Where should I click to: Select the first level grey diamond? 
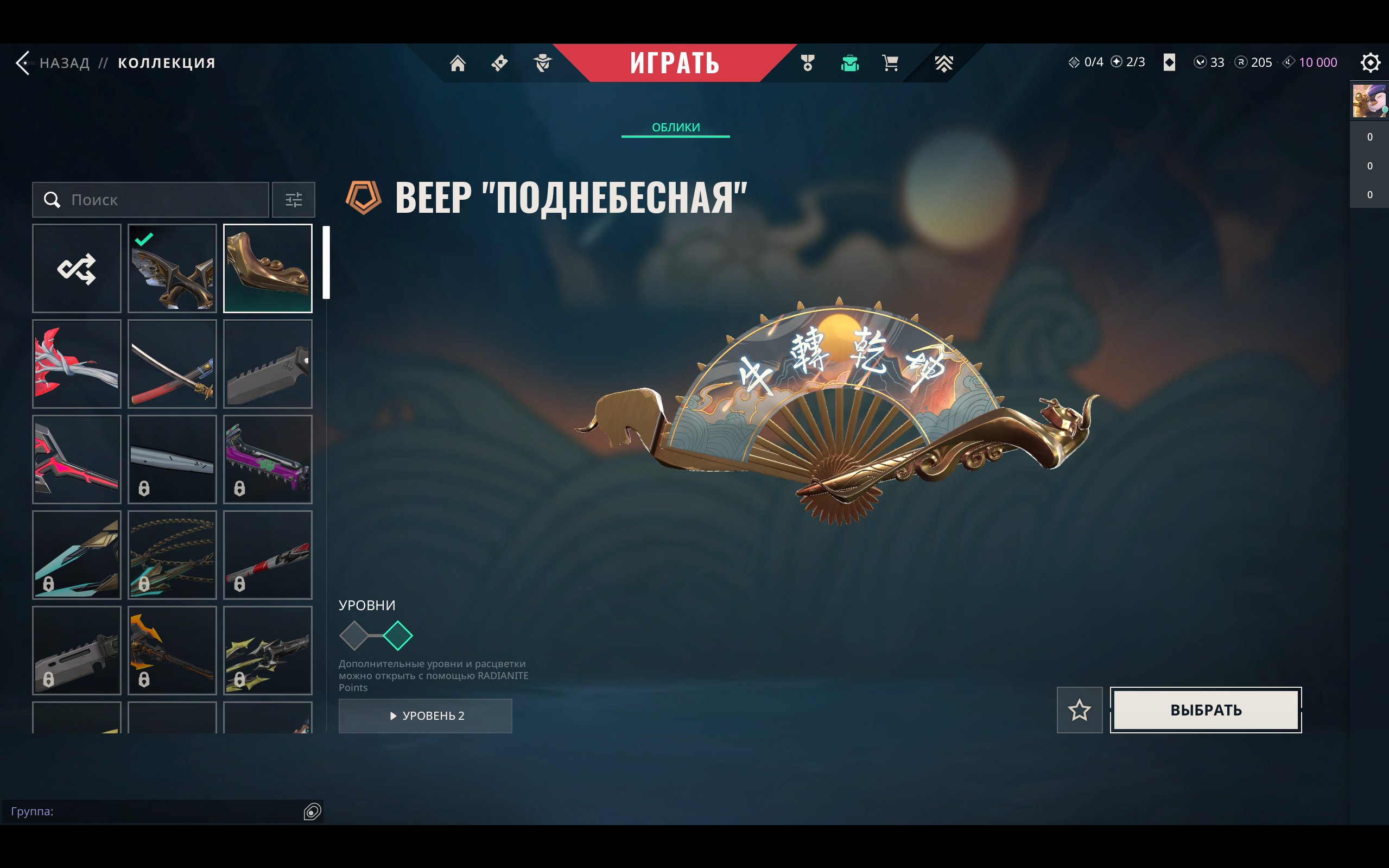click(354, 636)
